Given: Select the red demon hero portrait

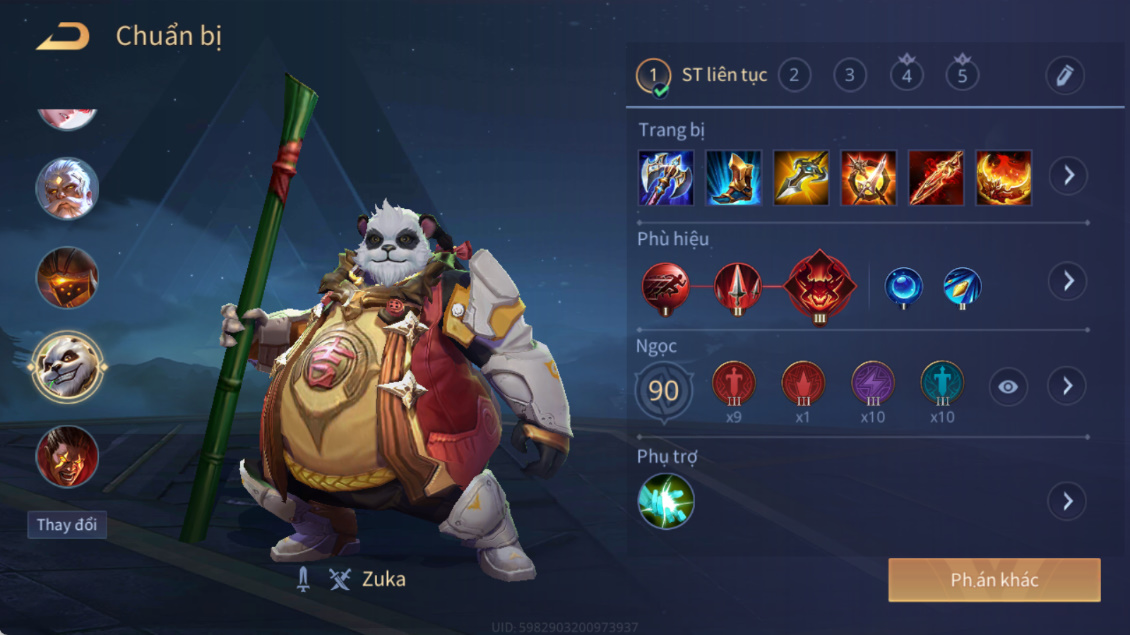Looking at the screenshot, I should click(67, 455).
